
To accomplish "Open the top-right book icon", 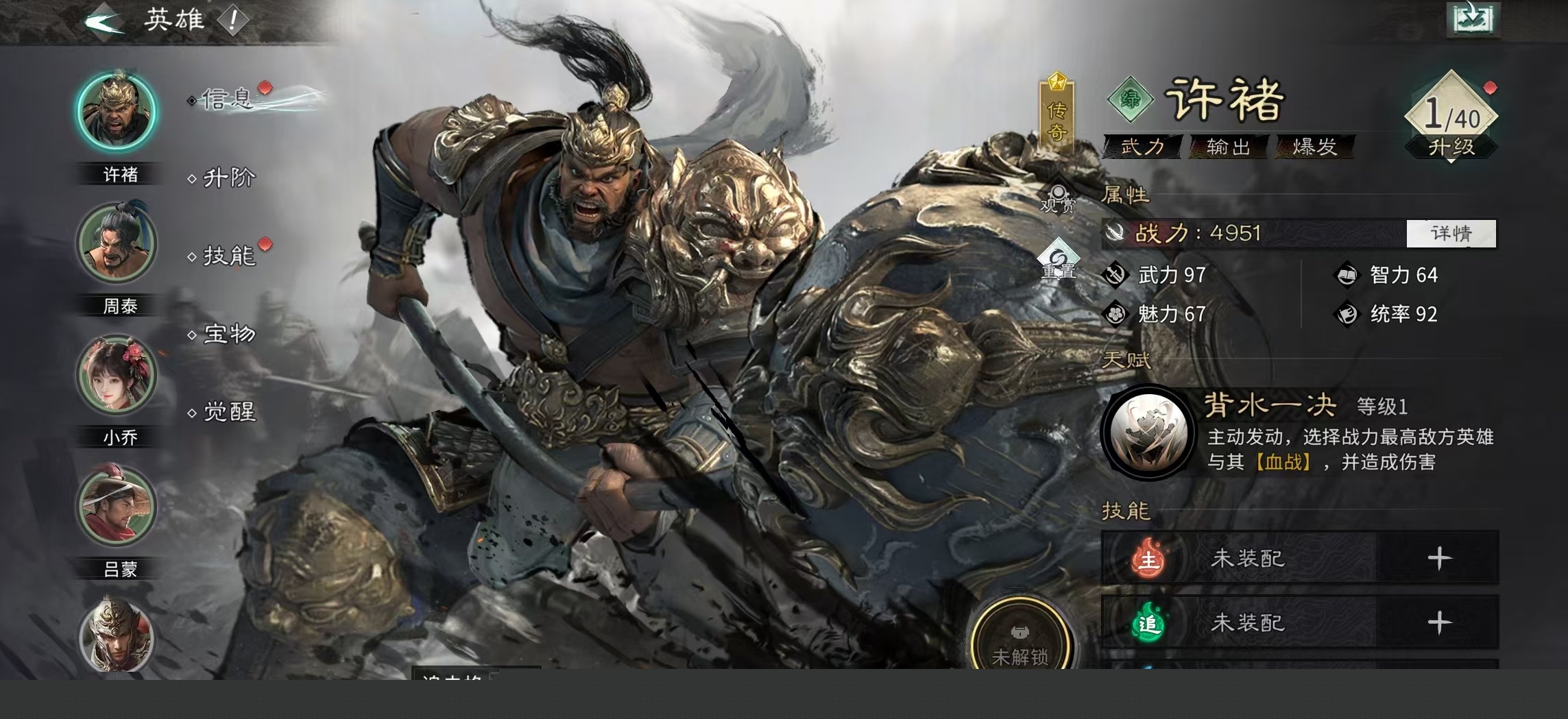I will (x=1472, y=19).
